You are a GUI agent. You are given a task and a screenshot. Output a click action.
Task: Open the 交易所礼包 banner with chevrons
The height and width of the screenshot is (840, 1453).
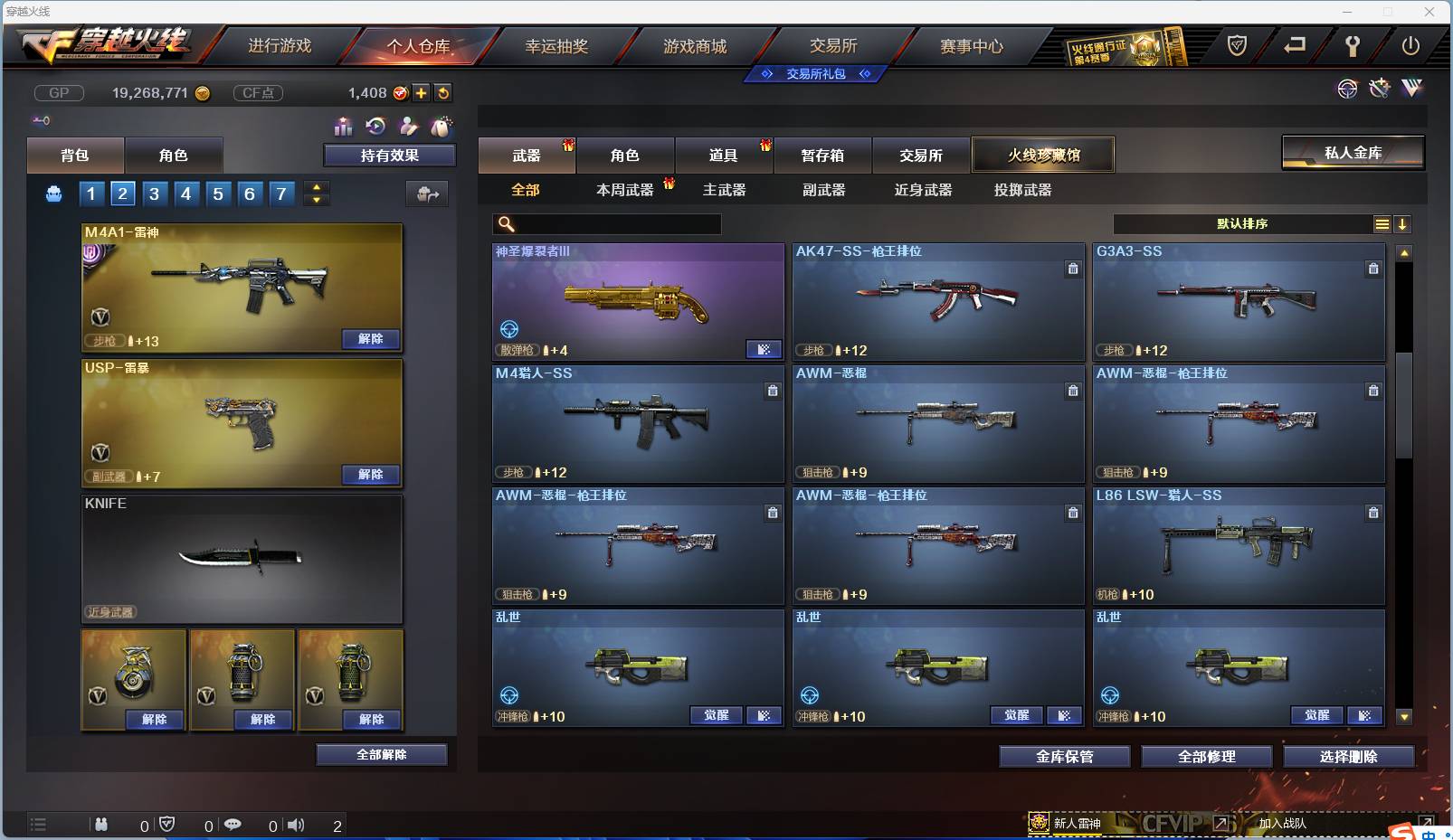click(816, 74)
